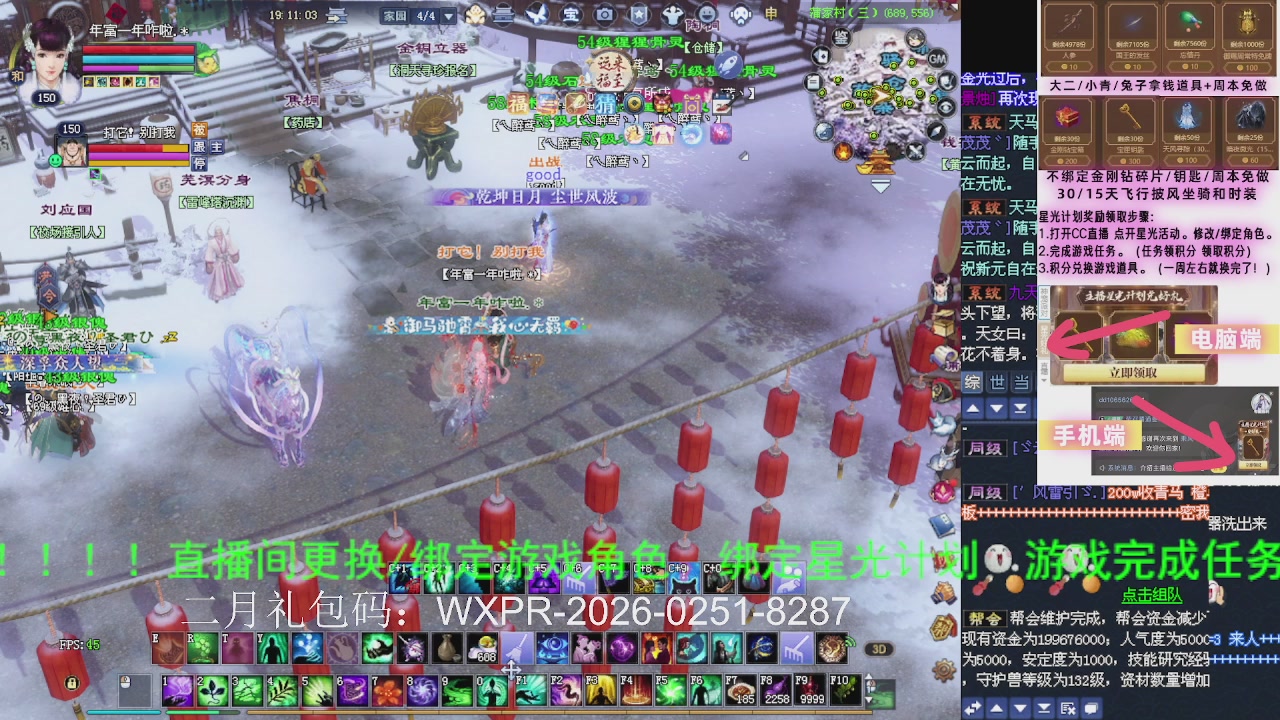Toggle PK mode via the crossed swords minimap icon
Viewport: 1280px width, 720px height.
click(913, 151)
